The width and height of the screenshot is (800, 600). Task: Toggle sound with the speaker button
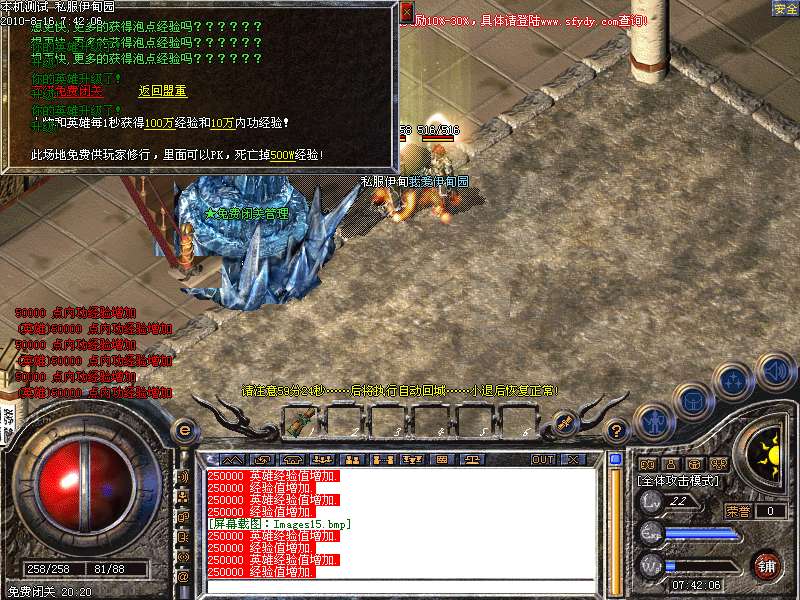coord(775,371)
